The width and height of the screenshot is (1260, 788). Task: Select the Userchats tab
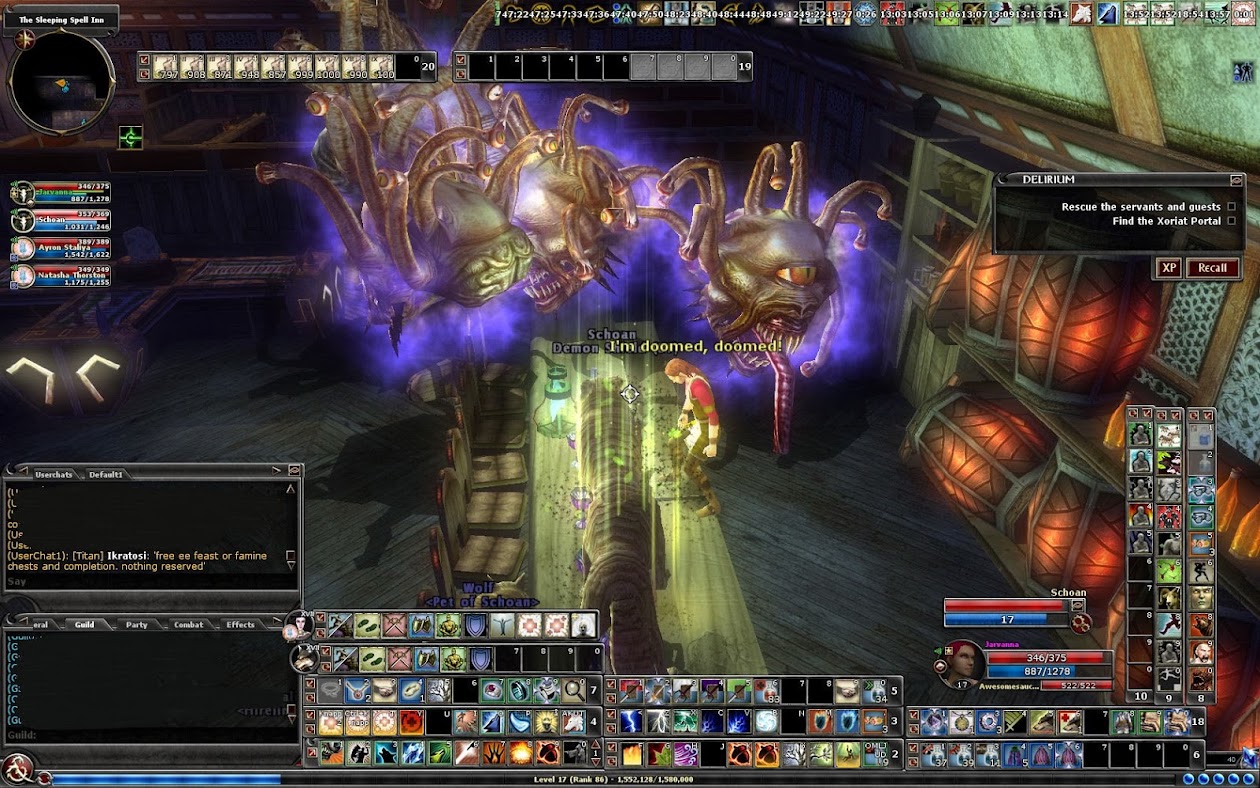click(53, 474)
